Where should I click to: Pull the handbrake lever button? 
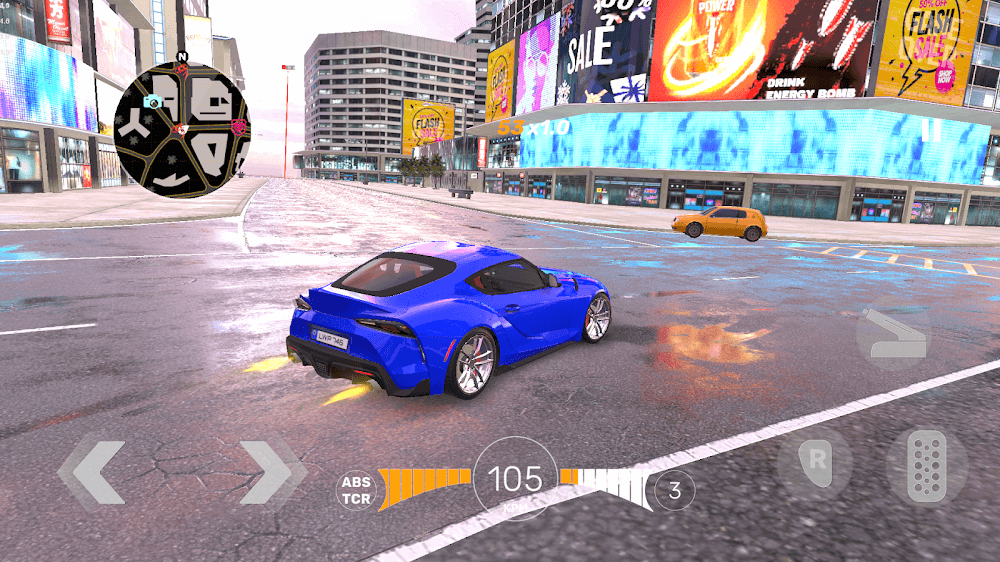[893, 334]
